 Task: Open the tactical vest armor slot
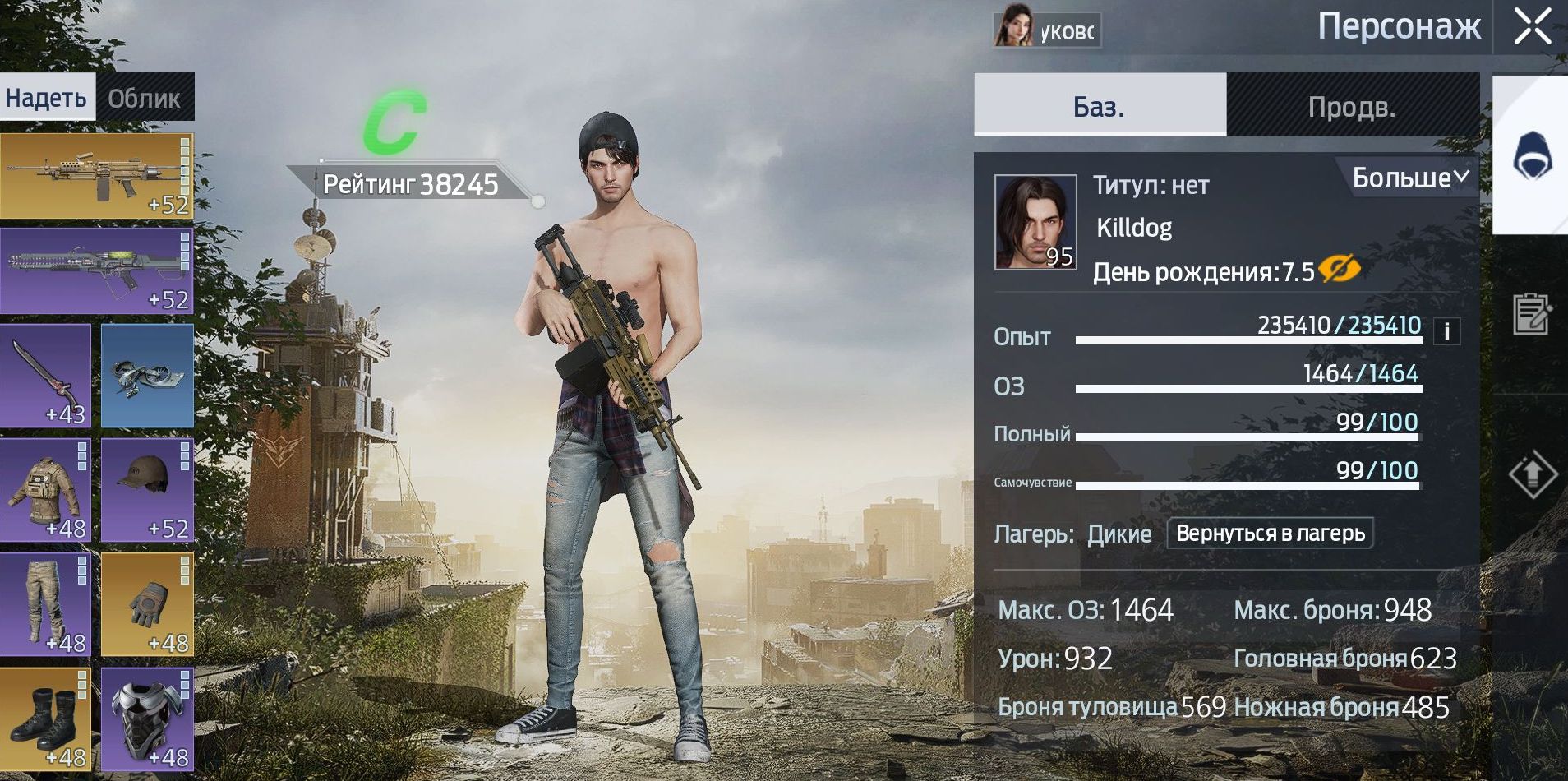click(x=45, y=490)
